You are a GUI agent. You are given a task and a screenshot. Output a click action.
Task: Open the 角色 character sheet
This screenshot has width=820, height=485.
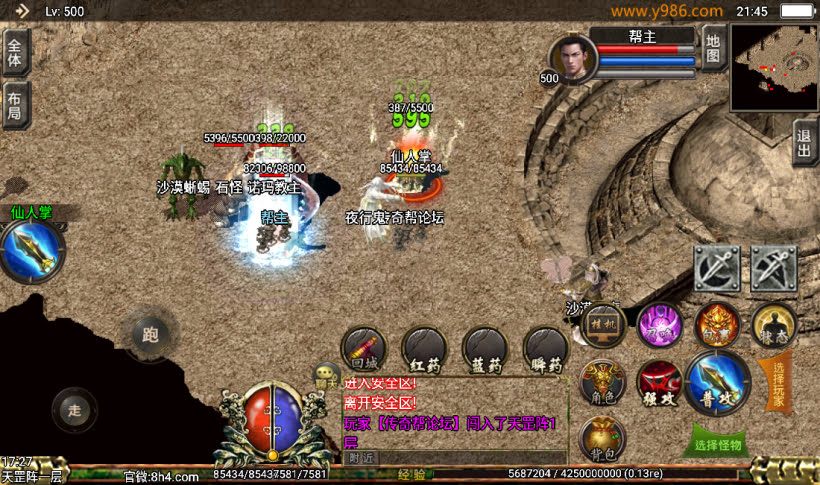tap(603, 382)
